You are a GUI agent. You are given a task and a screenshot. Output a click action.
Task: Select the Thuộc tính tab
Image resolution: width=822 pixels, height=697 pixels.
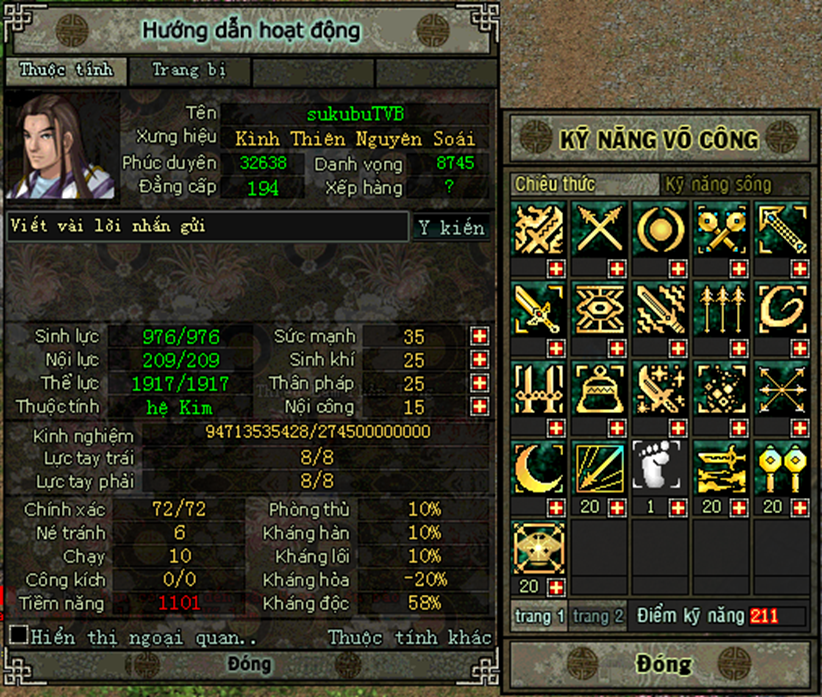(x=66, y=71)
